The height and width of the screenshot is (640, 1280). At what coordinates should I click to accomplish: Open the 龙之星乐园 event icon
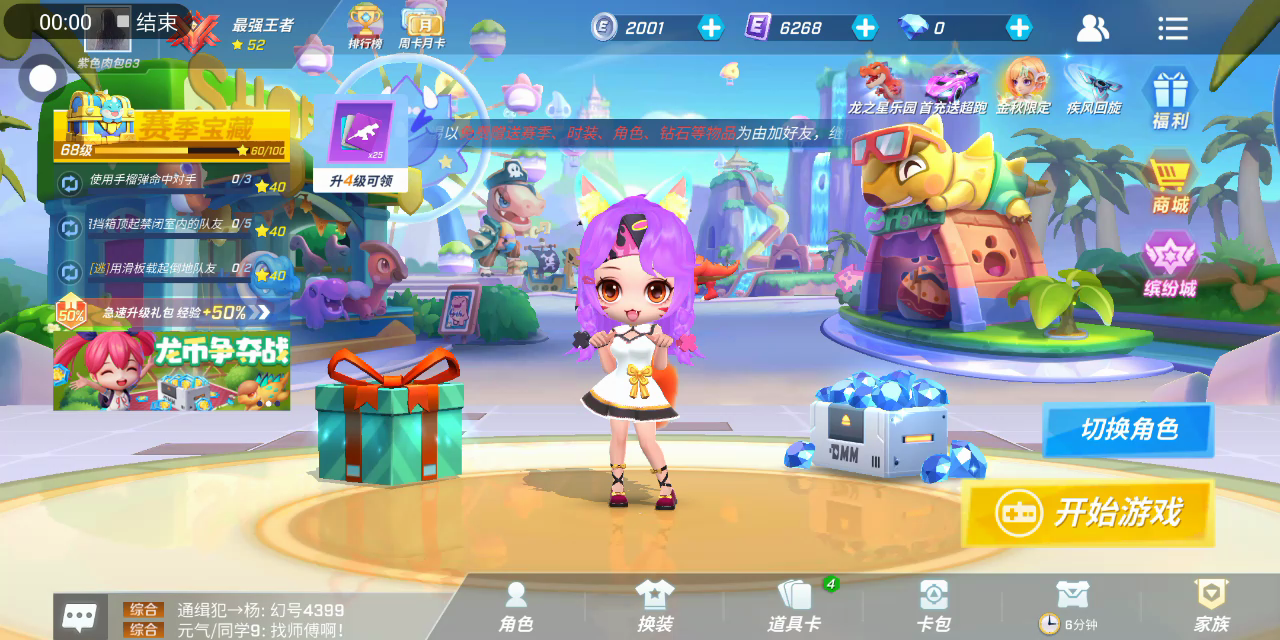click(x=882, y=88)
